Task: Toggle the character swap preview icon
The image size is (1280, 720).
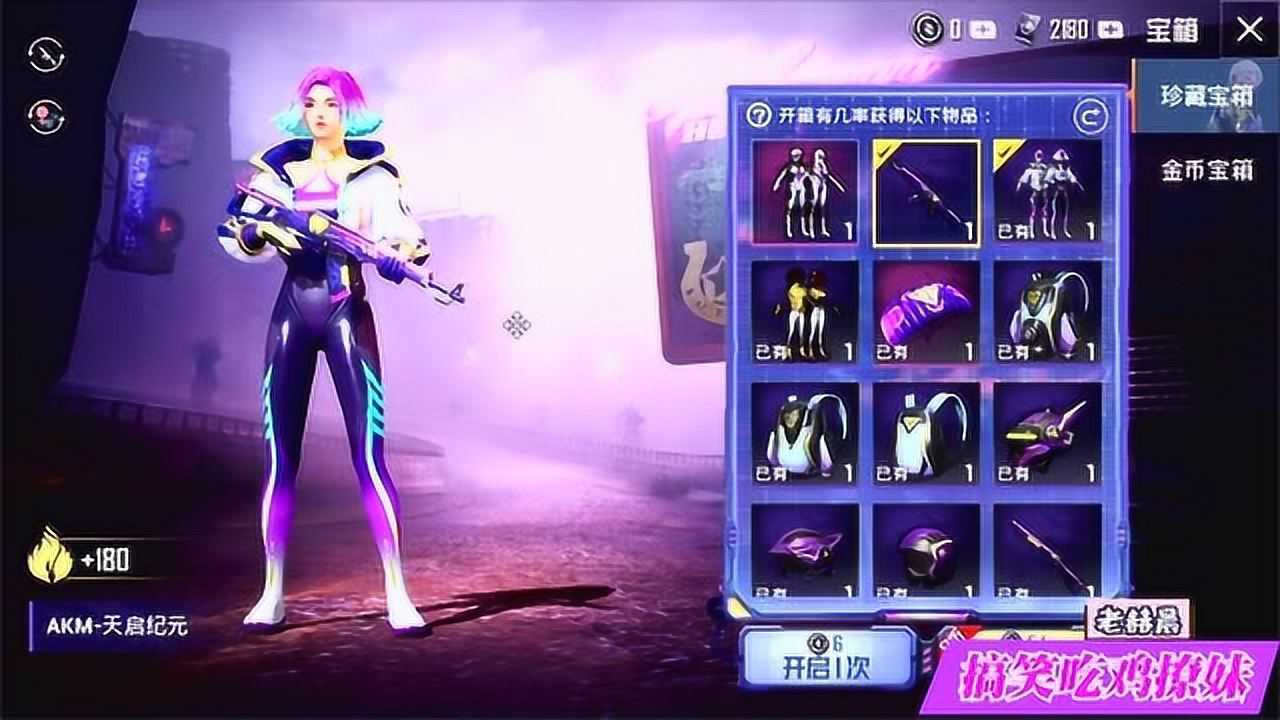Action: (x=47, y=117)
